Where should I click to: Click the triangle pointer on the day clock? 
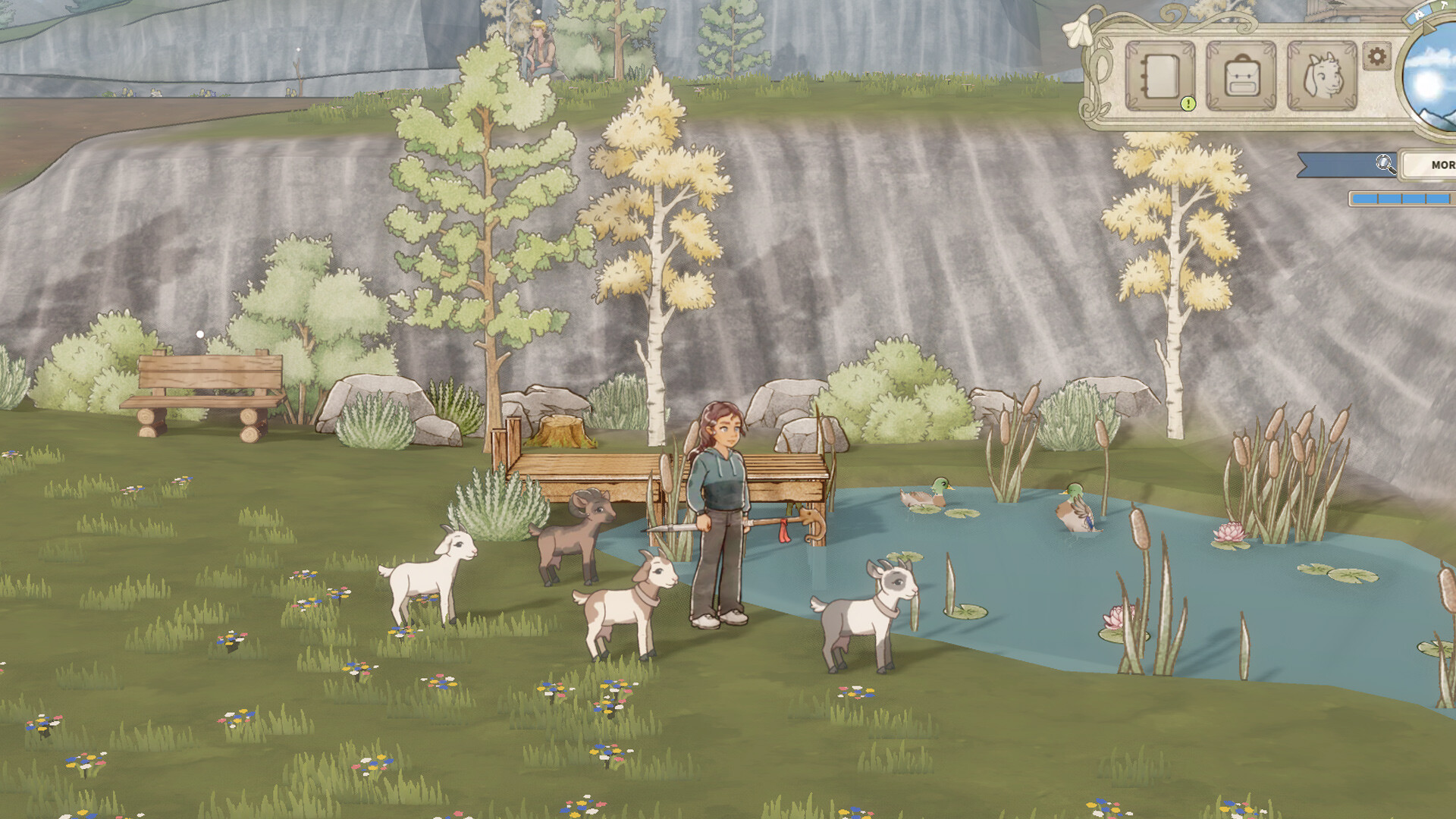(x=1429, y=28)
